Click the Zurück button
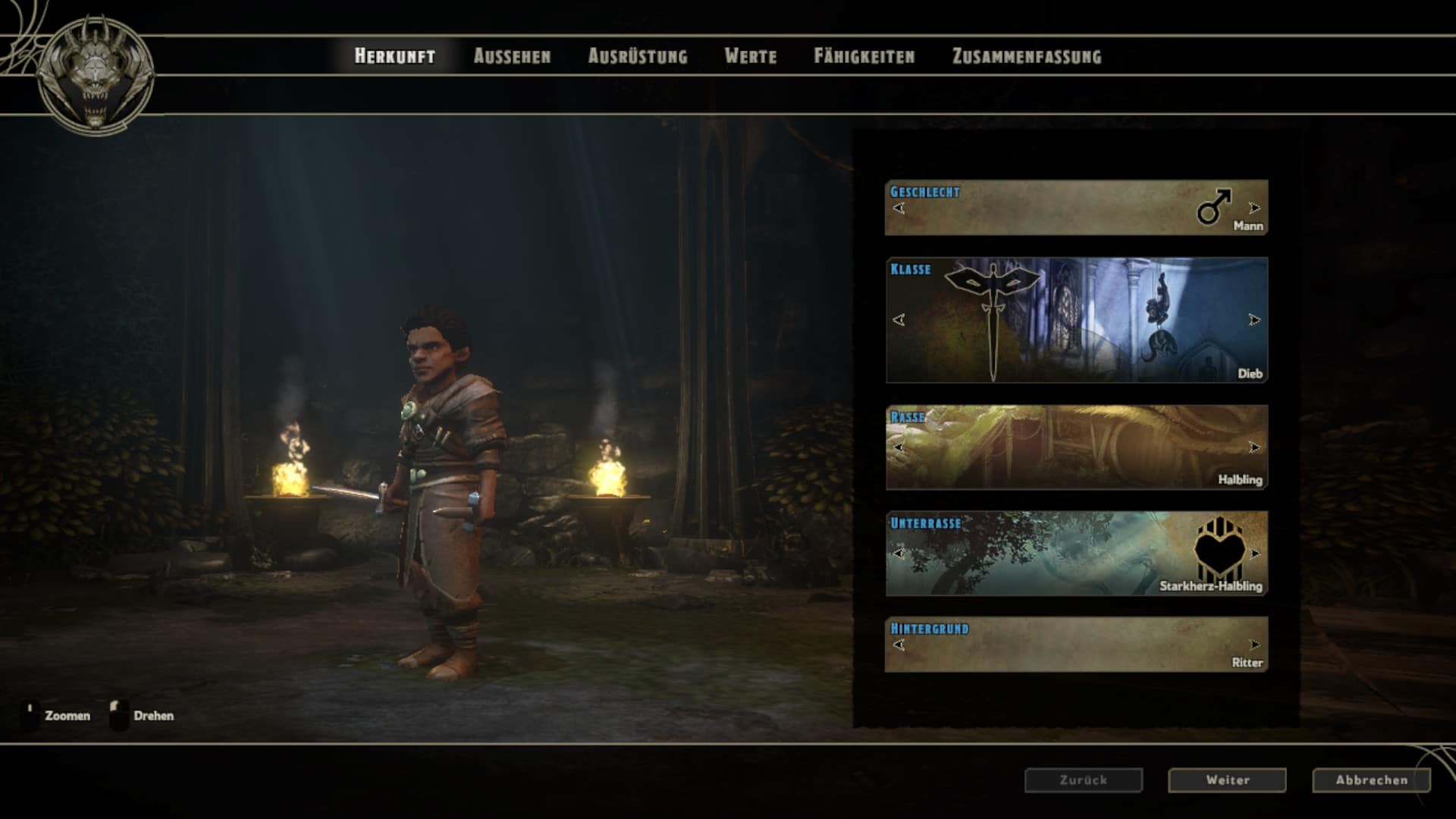 1083,780
